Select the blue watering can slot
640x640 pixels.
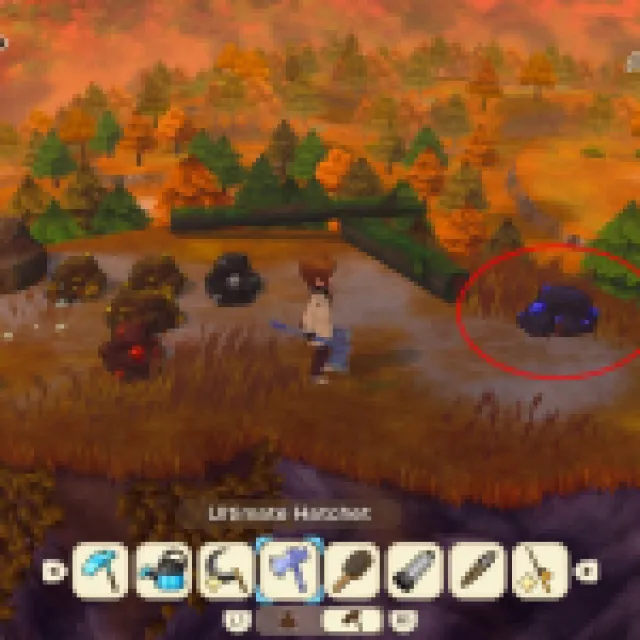[x=163, y=571]
